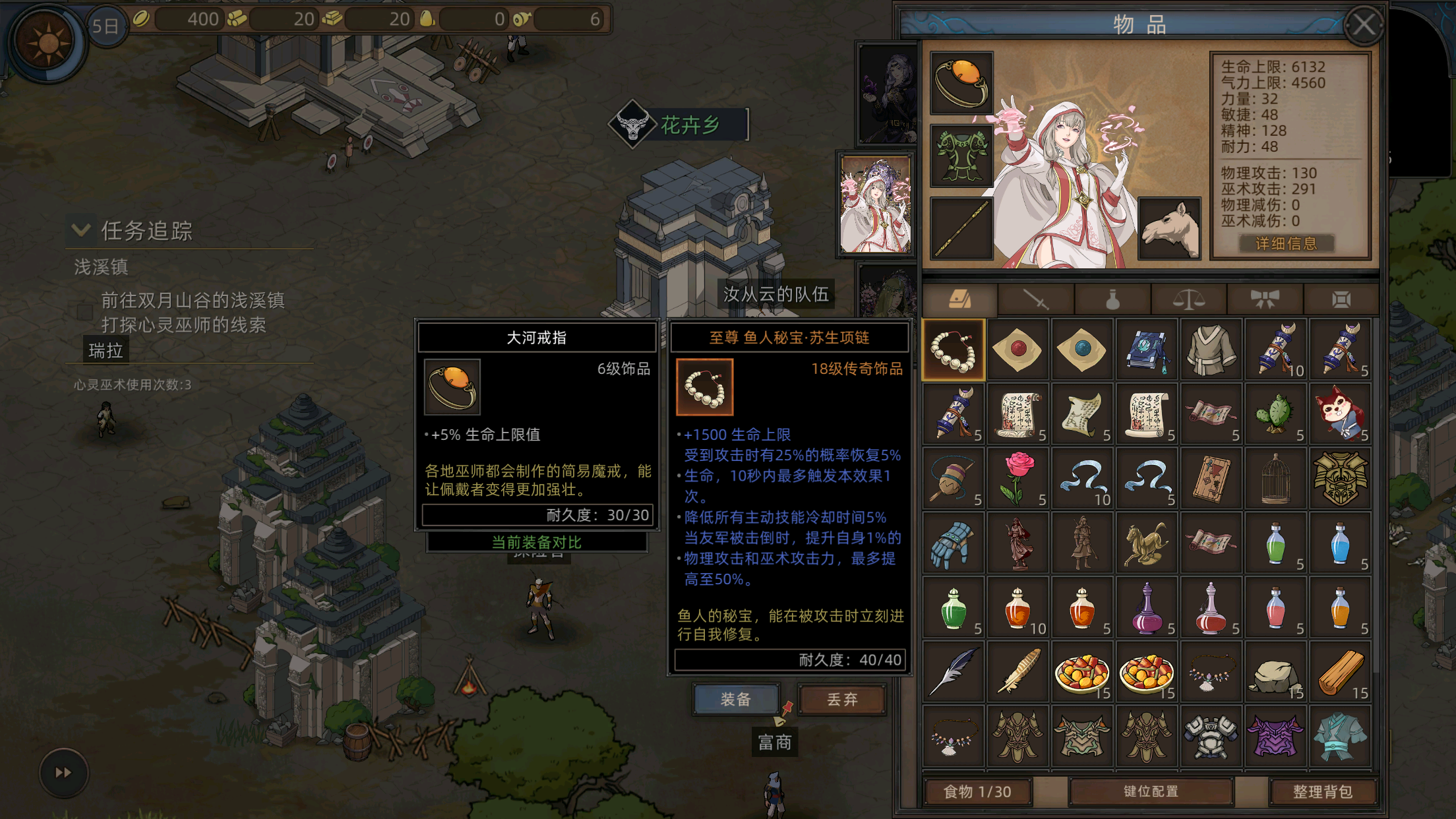Screen dimensions: 1456x819
Task: Collapse the 任务追踪 quest tracker panel
Action: pos(80,230)
